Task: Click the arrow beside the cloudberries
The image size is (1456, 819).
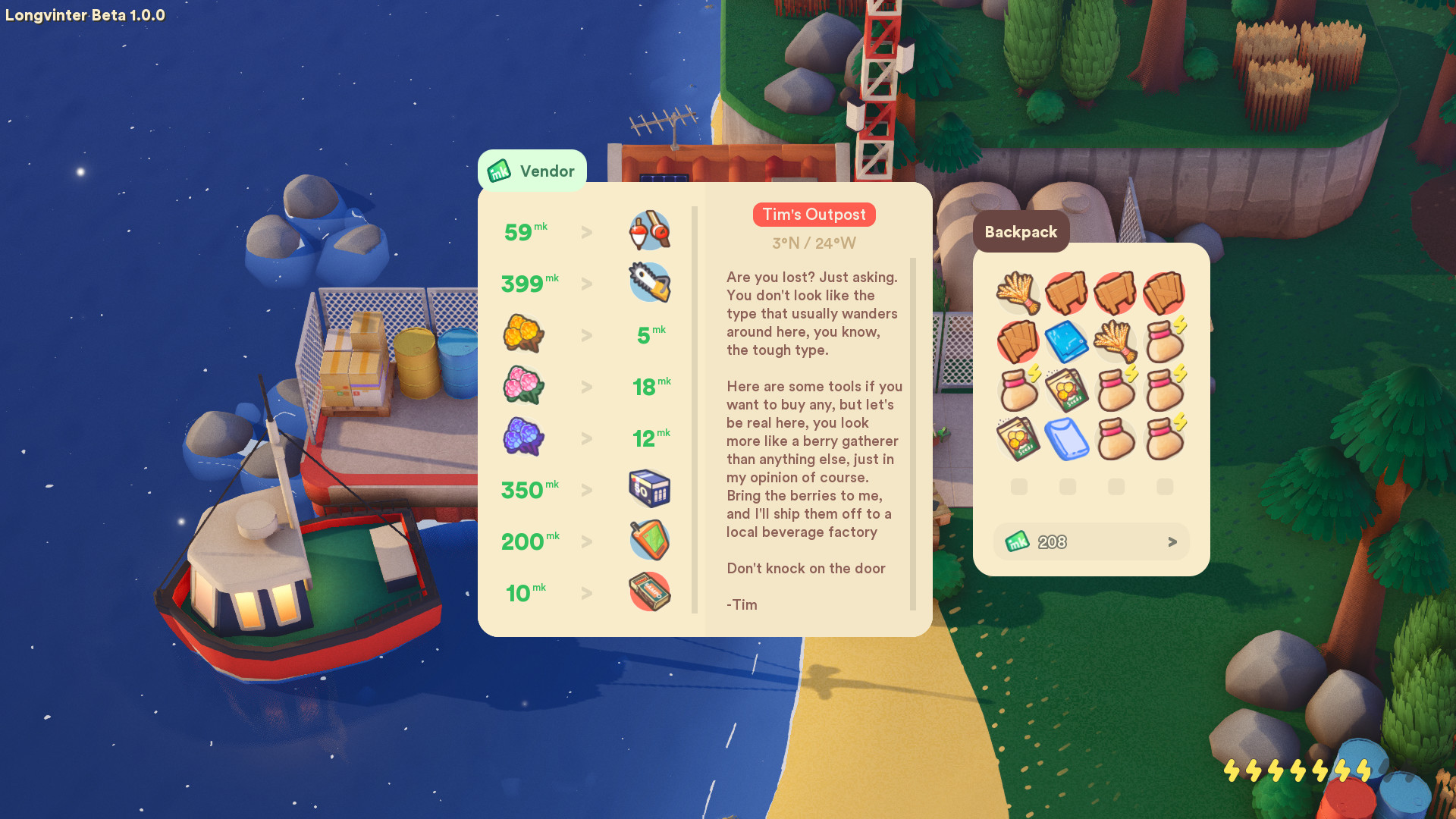Action: [586, 334]
